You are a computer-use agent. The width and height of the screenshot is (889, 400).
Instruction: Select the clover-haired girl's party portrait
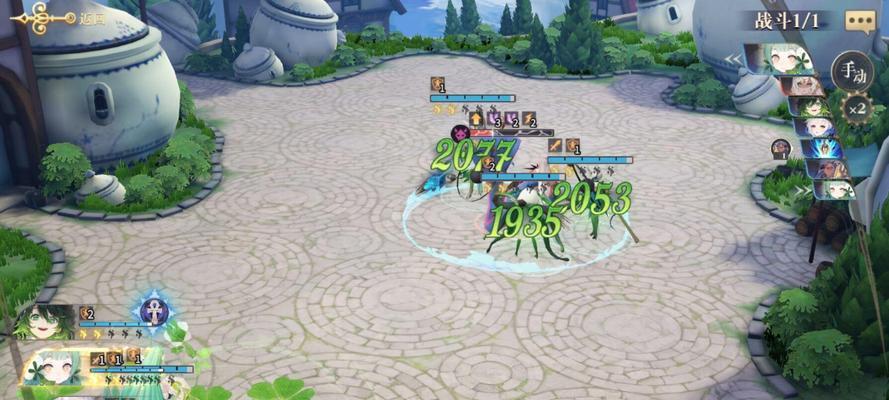tap(53, 368)
